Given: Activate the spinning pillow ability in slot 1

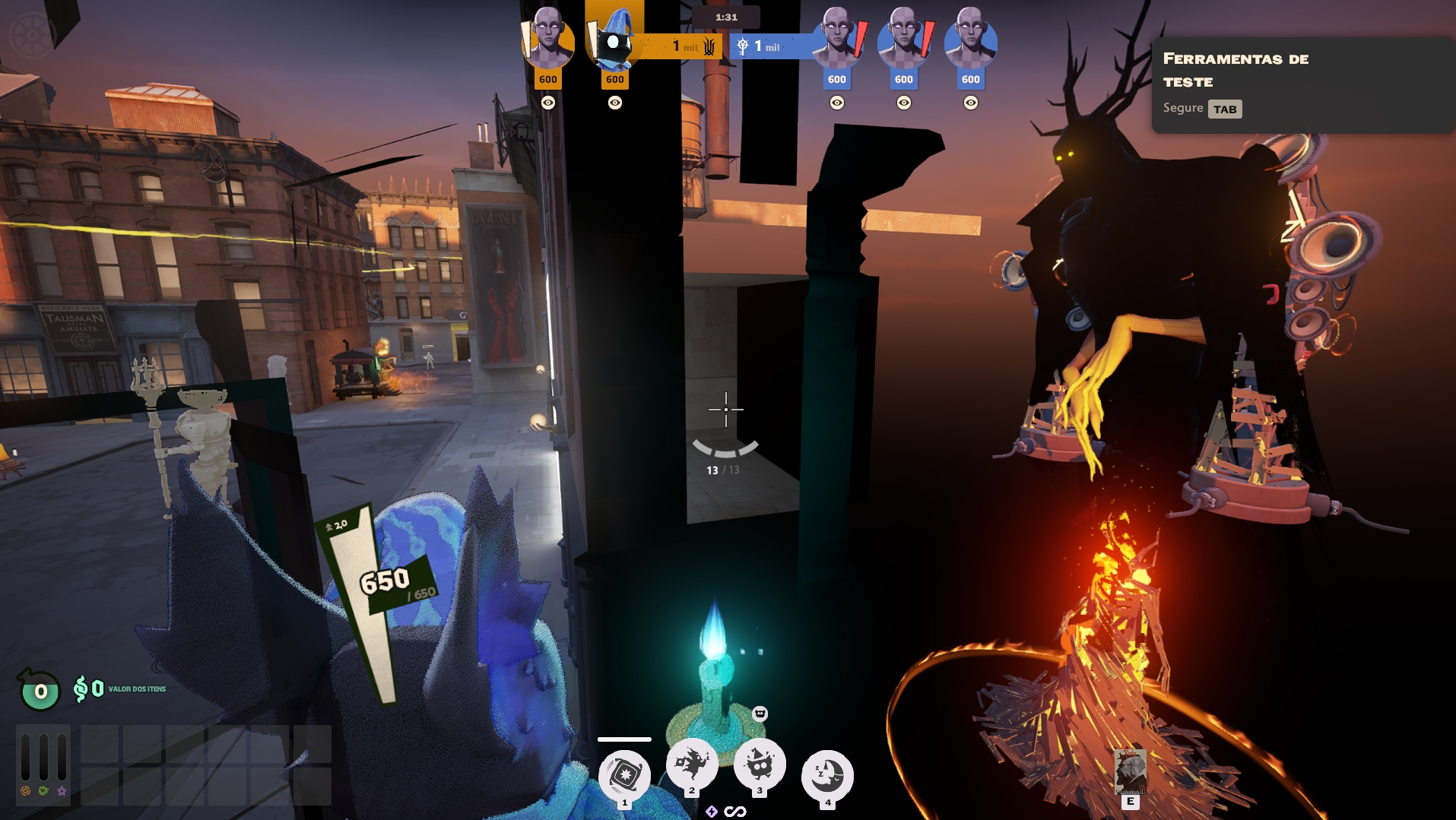Looking at the screenshot, I should (x=624, y=775).
